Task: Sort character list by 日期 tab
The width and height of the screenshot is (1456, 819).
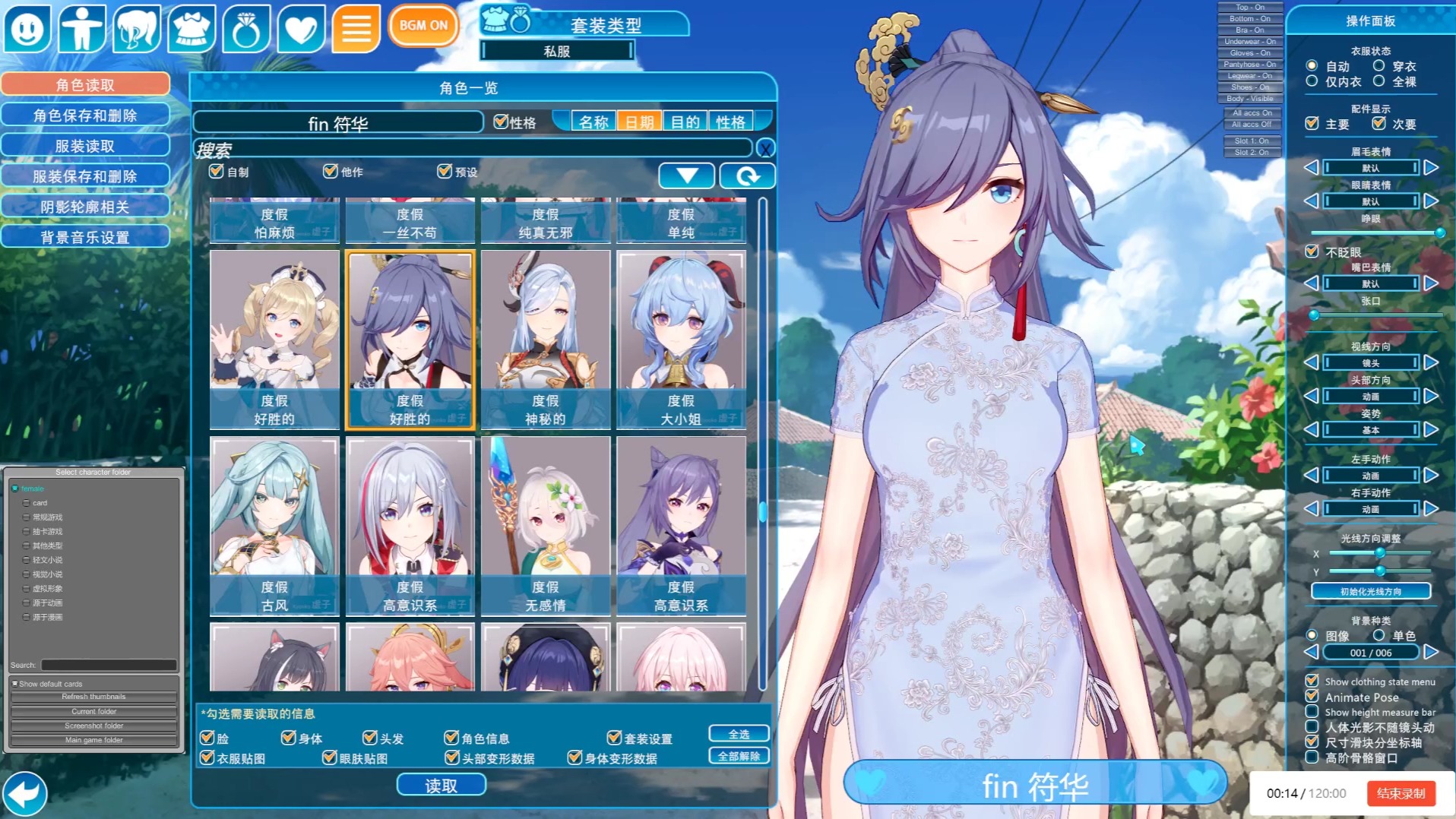Action: pos(639,122)
